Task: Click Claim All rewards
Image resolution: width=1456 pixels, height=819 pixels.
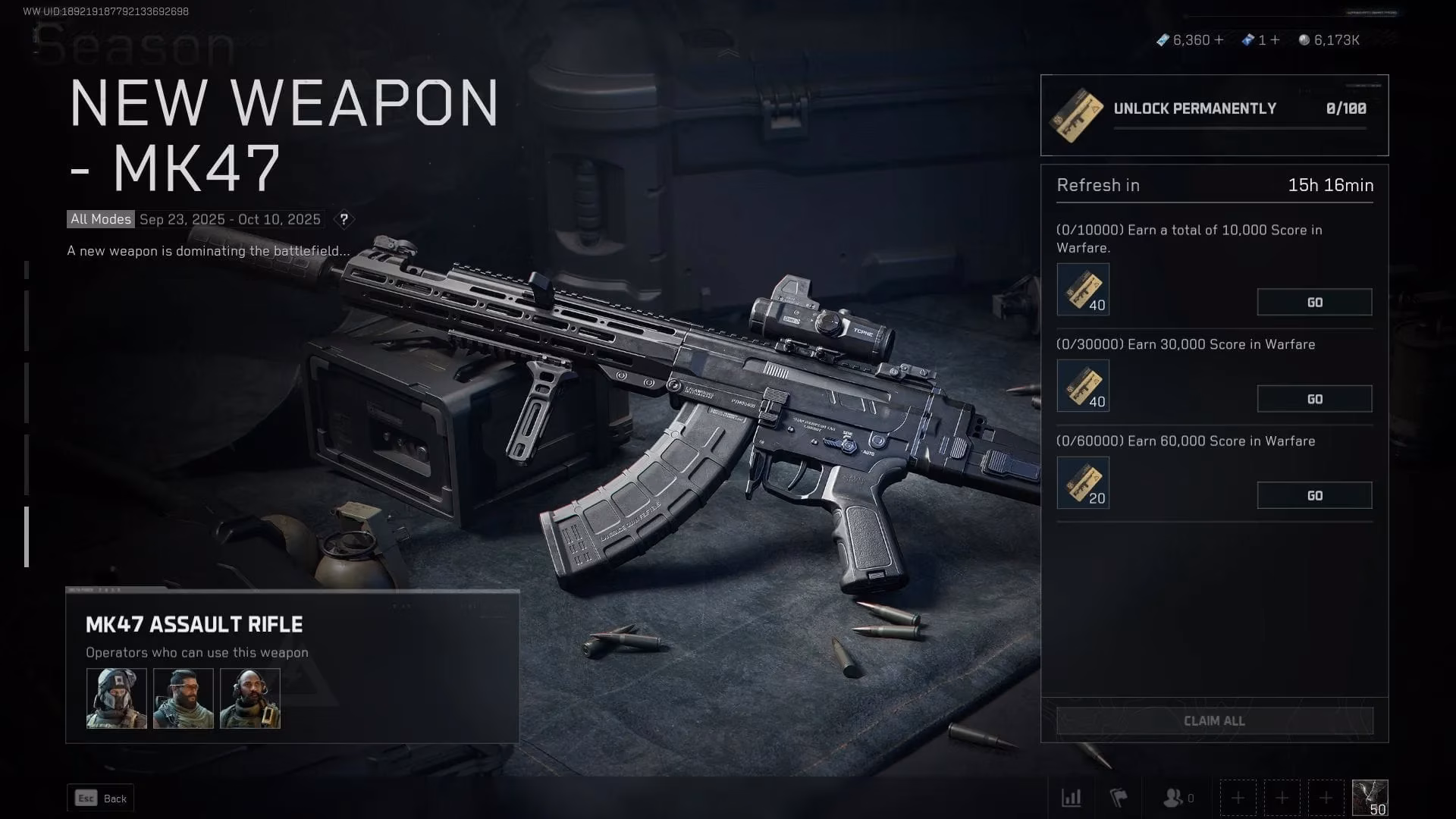Action: coord(1213,720)
